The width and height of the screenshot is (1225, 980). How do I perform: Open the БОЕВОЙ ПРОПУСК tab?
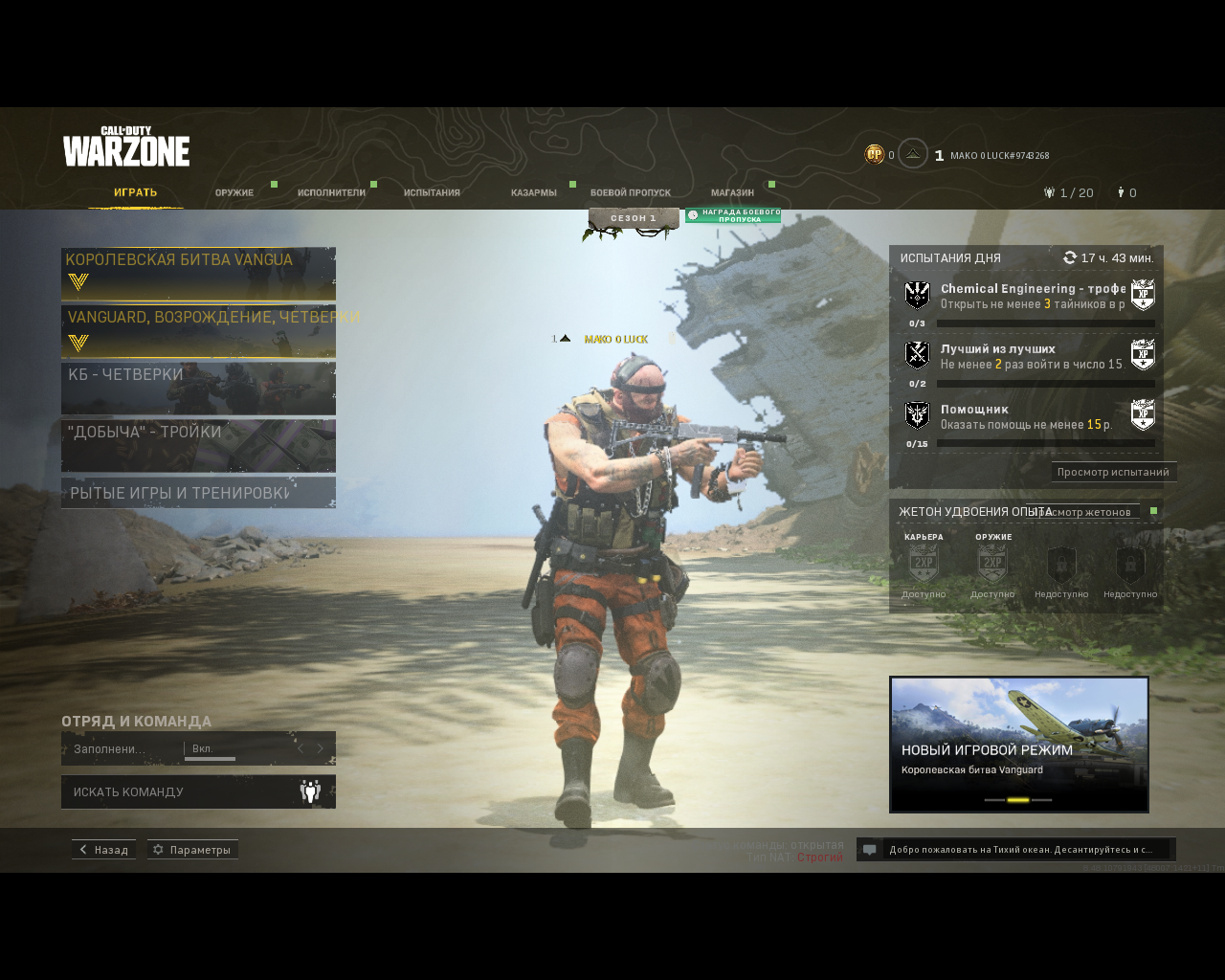[x=631, y=192]
